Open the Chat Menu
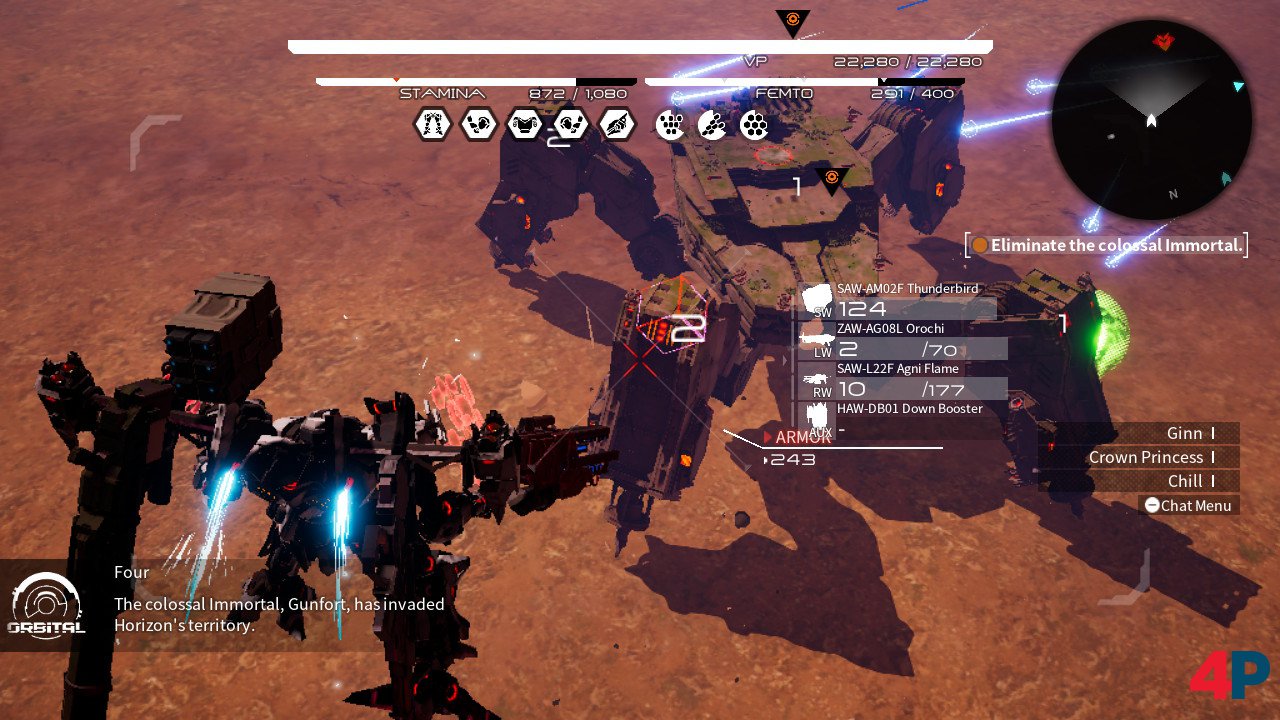Viewport: 1280px width, 720px height. coord(1188,506)
